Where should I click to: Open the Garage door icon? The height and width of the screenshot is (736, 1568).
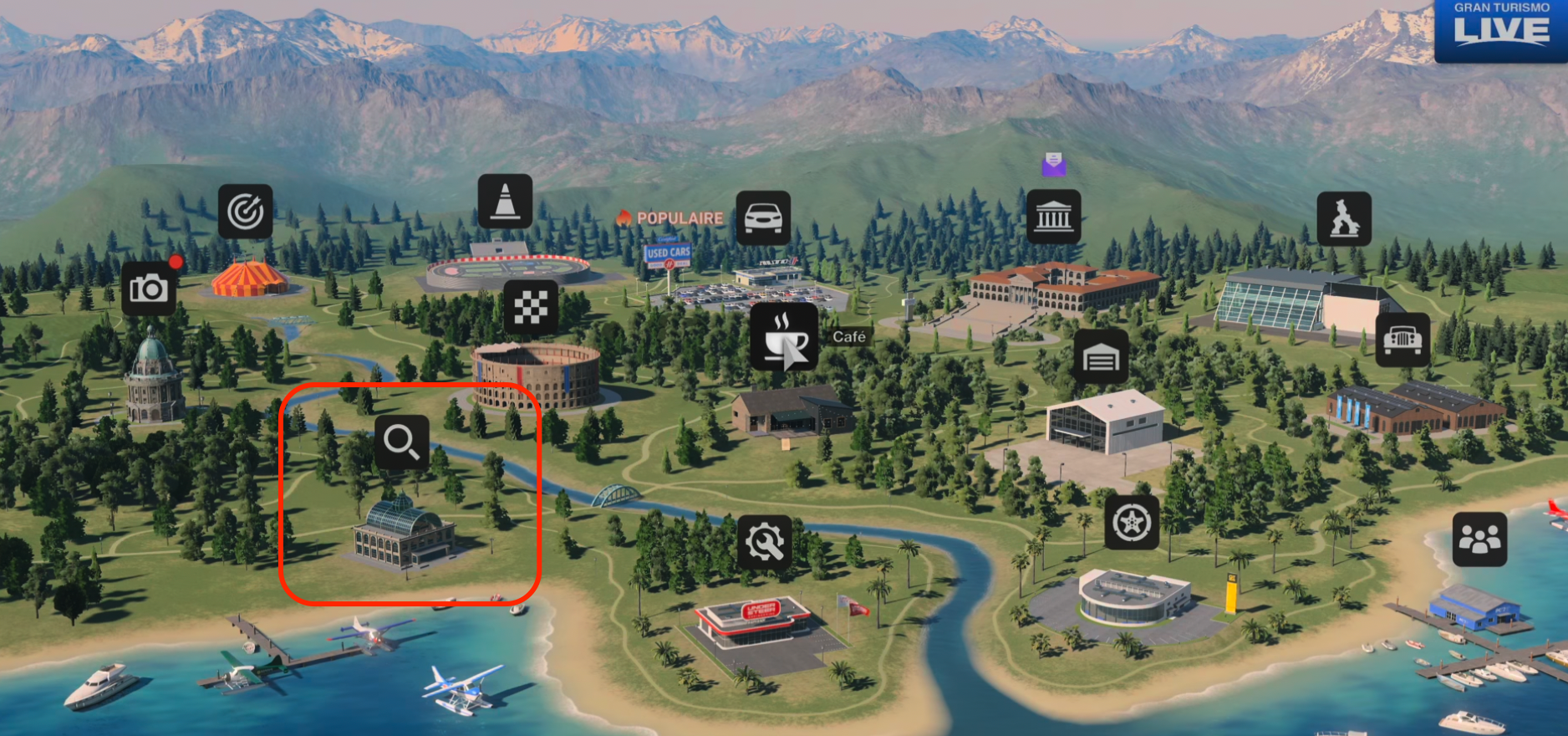pos(1101,357)
